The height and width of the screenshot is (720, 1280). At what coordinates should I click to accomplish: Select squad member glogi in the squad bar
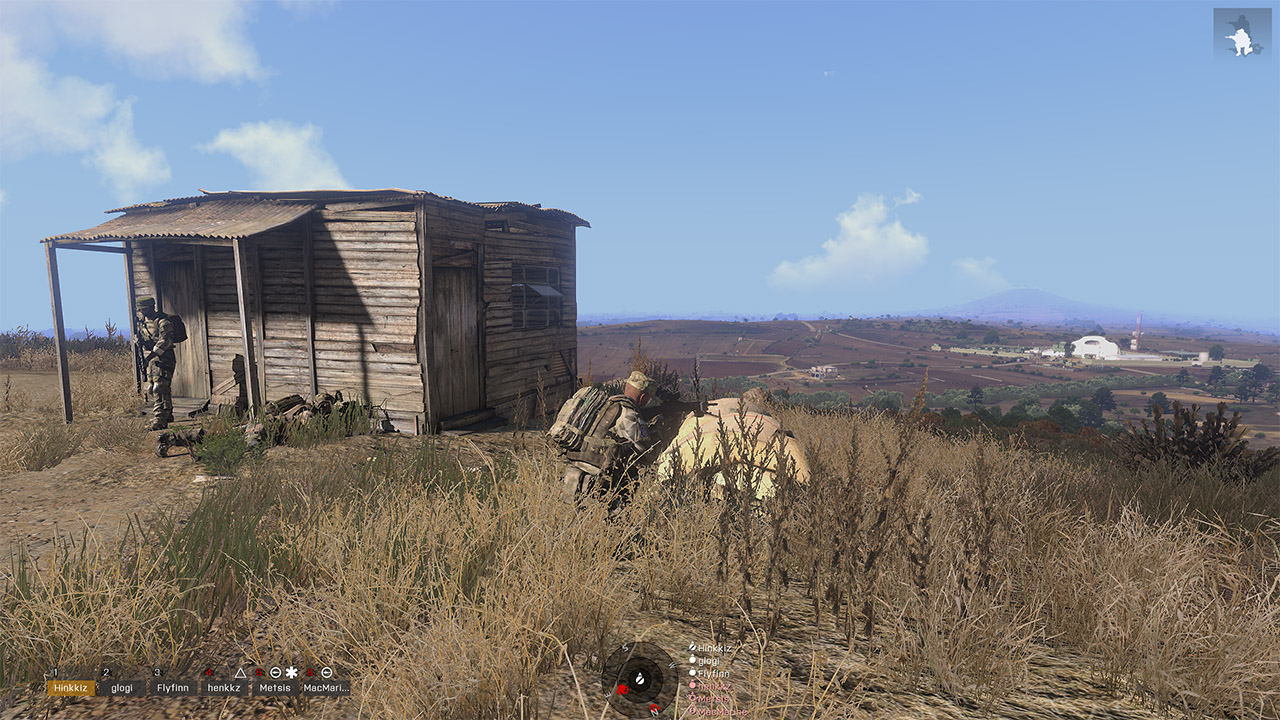pos(122,688)
